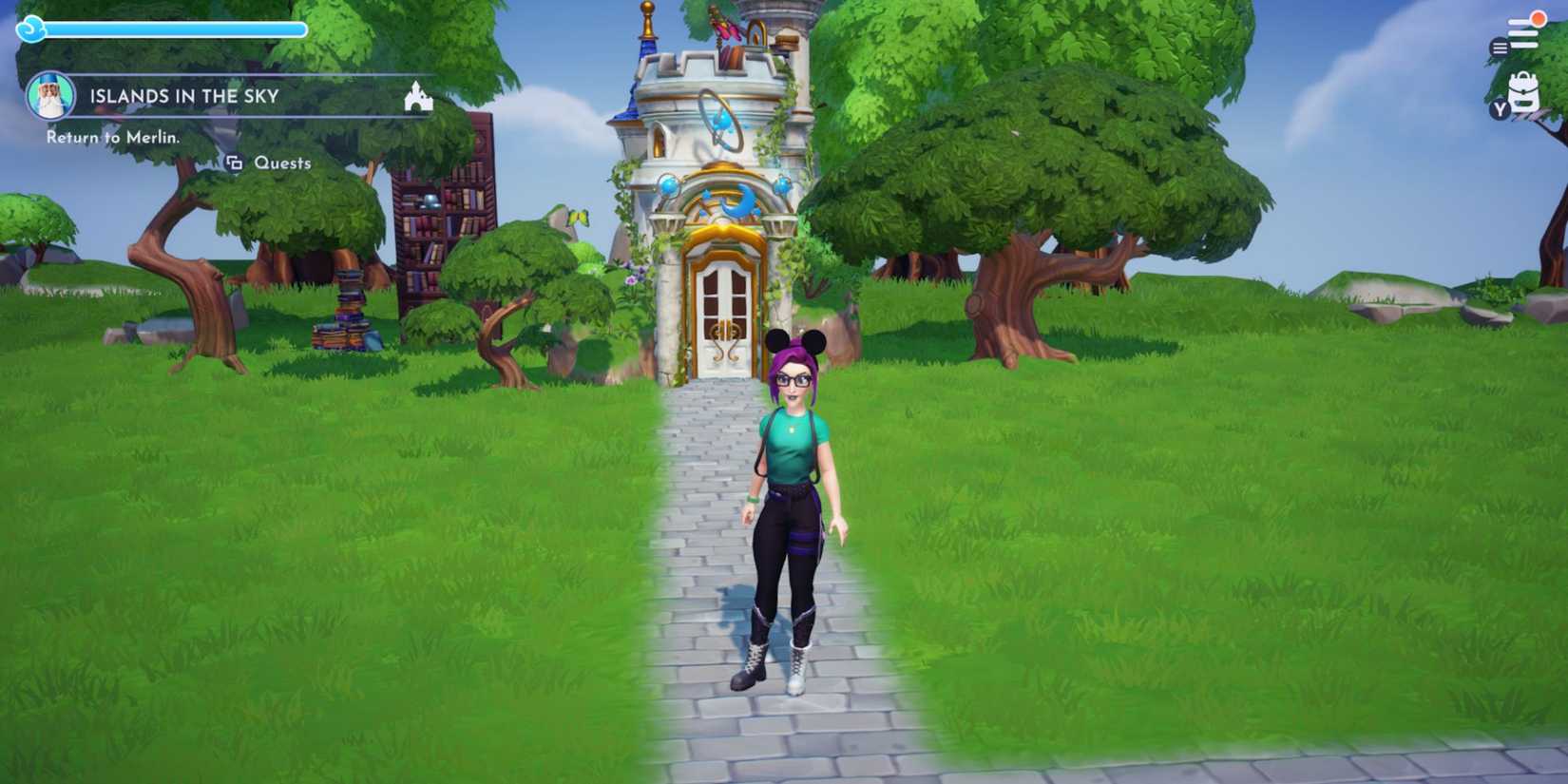The height and width of the screenshot is (784, 1568).
Task: Click the dark hamburger key-prompt icon
Action: click(1499, 46)
